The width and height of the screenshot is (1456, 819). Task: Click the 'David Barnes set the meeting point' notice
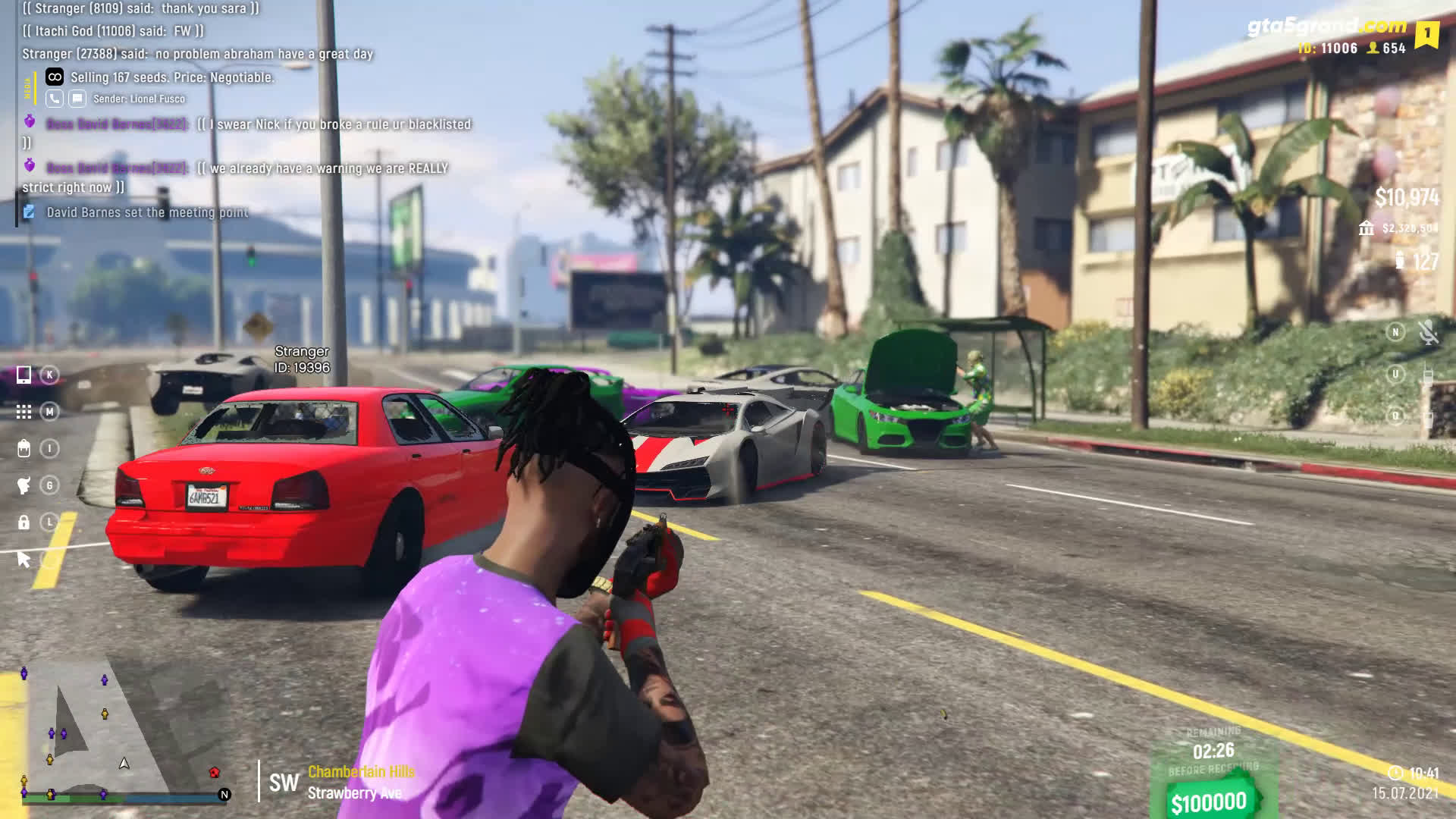coord(147,212)
